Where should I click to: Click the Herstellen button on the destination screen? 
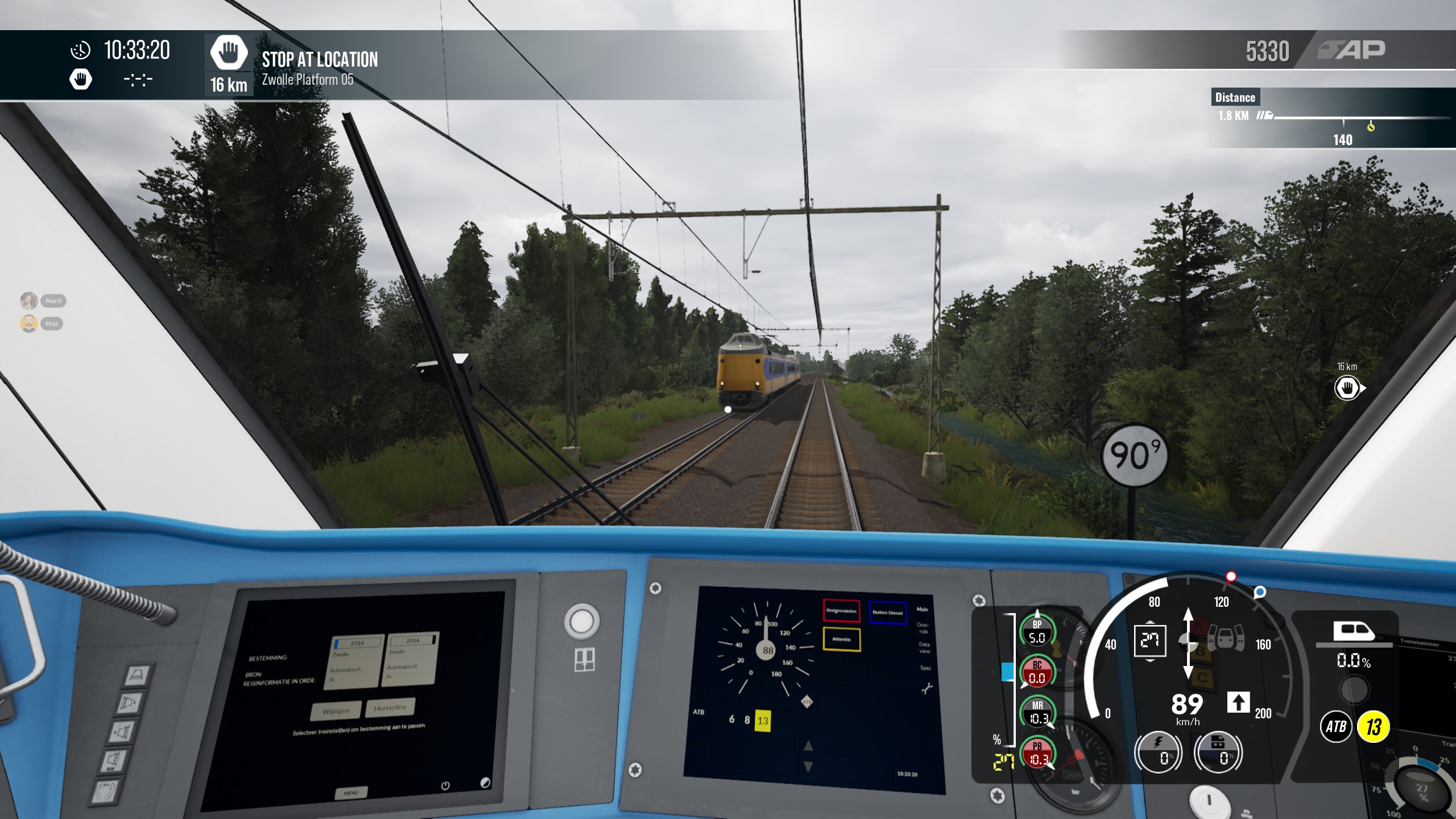click(390, 708)
